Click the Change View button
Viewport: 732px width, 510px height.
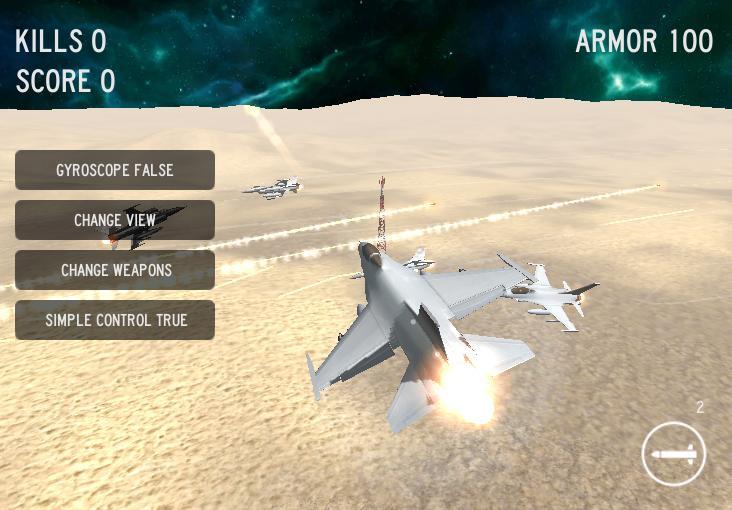(115, 220)
